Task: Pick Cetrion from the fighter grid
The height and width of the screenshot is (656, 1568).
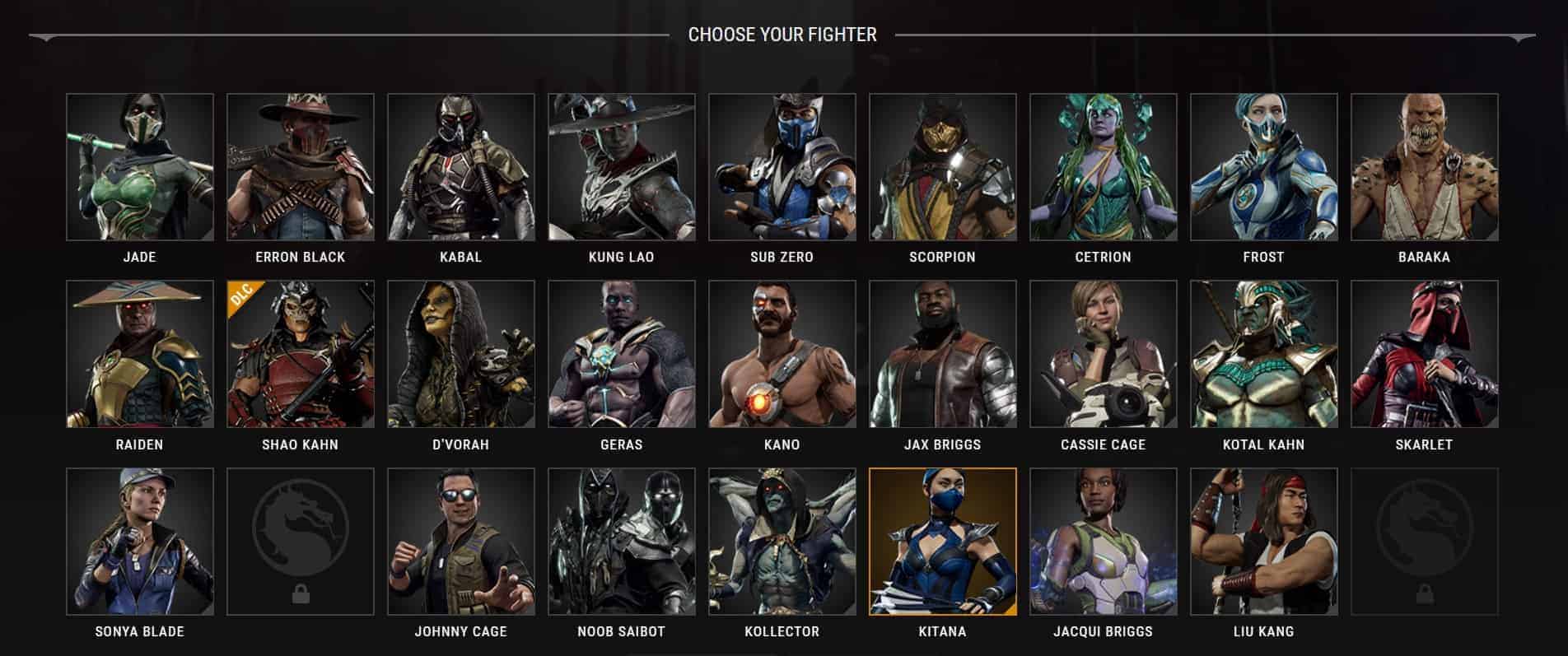Action: [x=1104, y=167]
